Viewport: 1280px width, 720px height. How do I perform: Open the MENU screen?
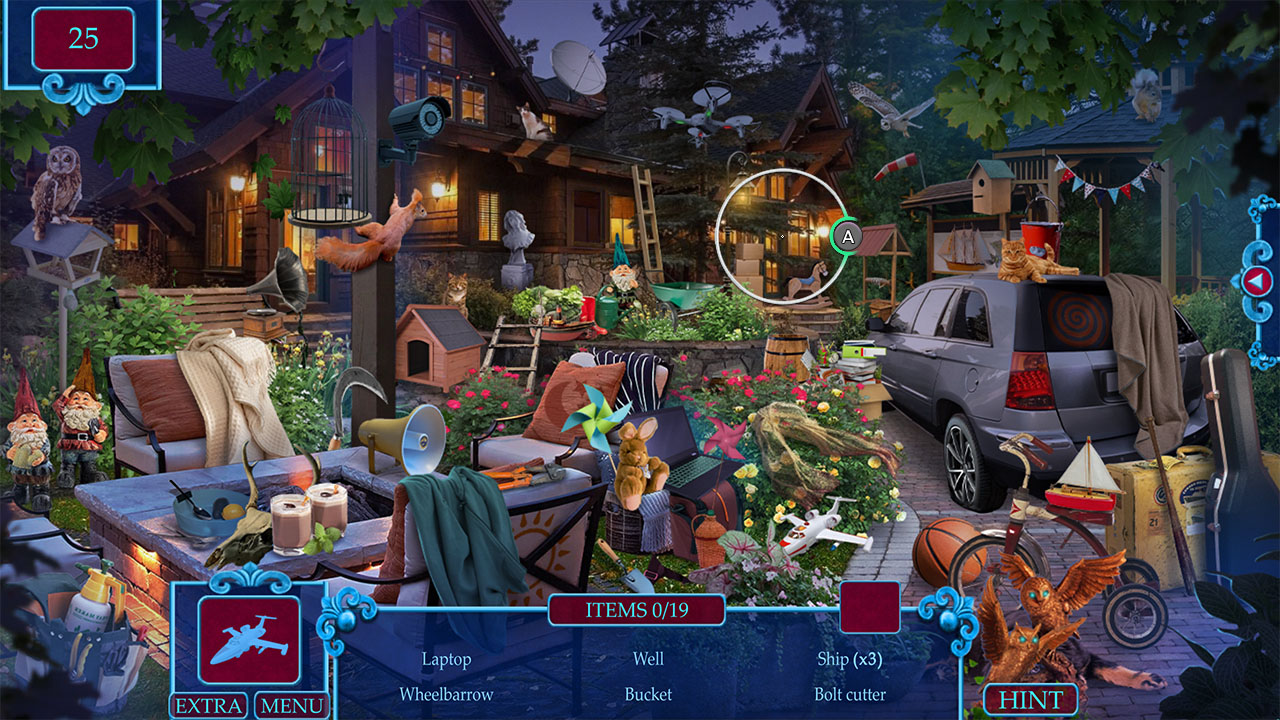click(294, 706)
